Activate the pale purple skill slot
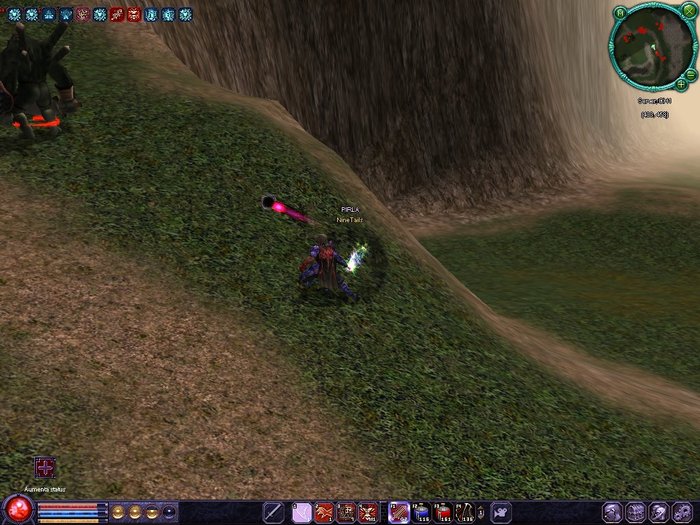 coord(301,513)
